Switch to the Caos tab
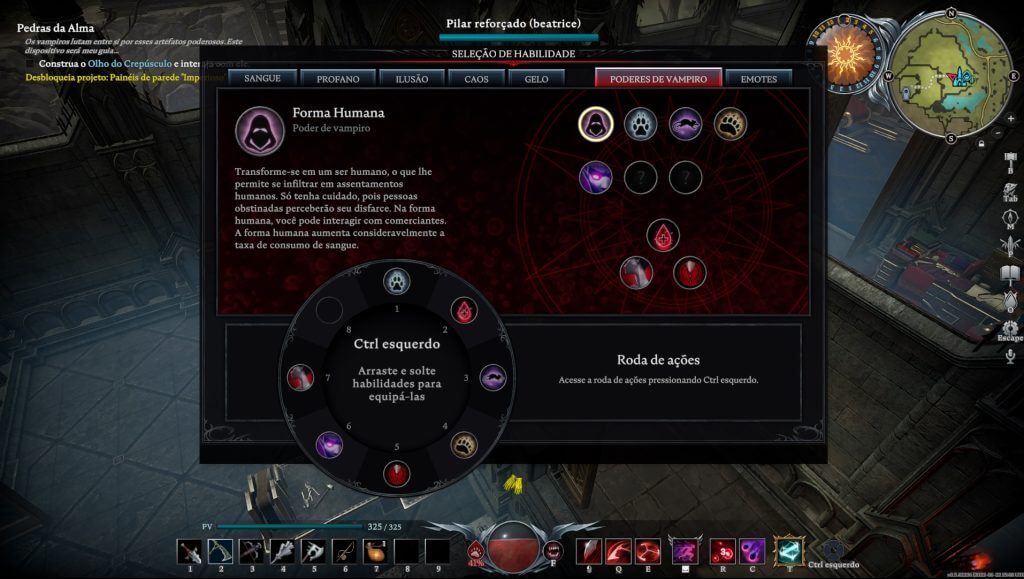Screen dimensions: 1024x579 point(476,78)
